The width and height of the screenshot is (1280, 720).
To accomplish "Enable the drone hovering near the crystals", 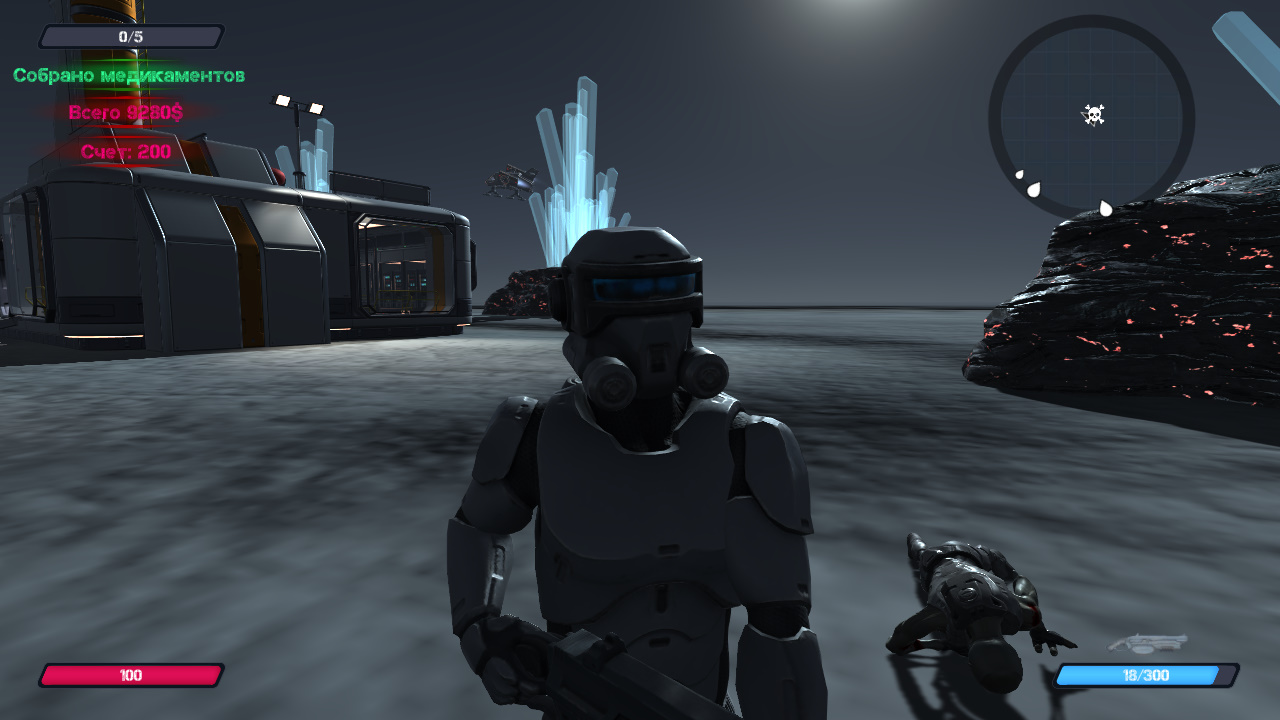I will pos(511,180).
